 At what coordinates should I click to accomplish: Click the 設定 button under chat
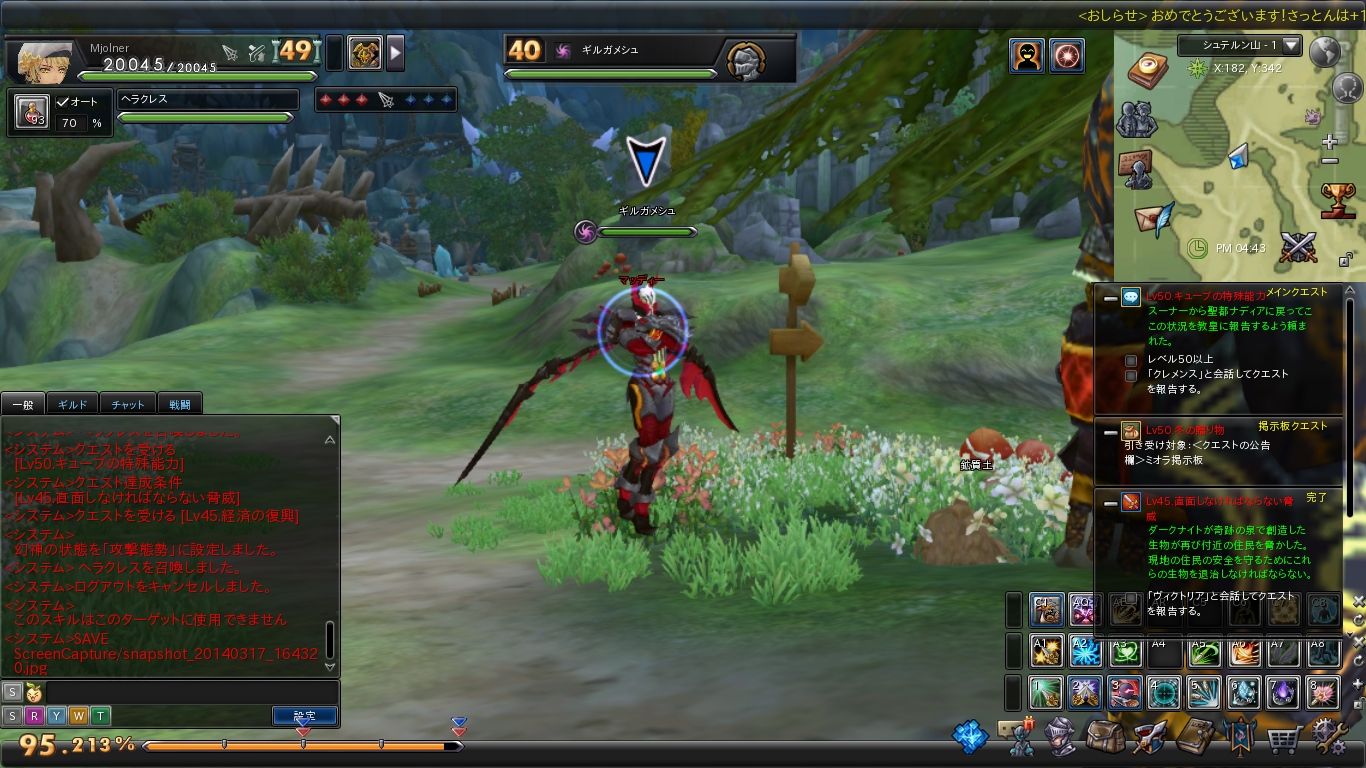tap(304, 716)
